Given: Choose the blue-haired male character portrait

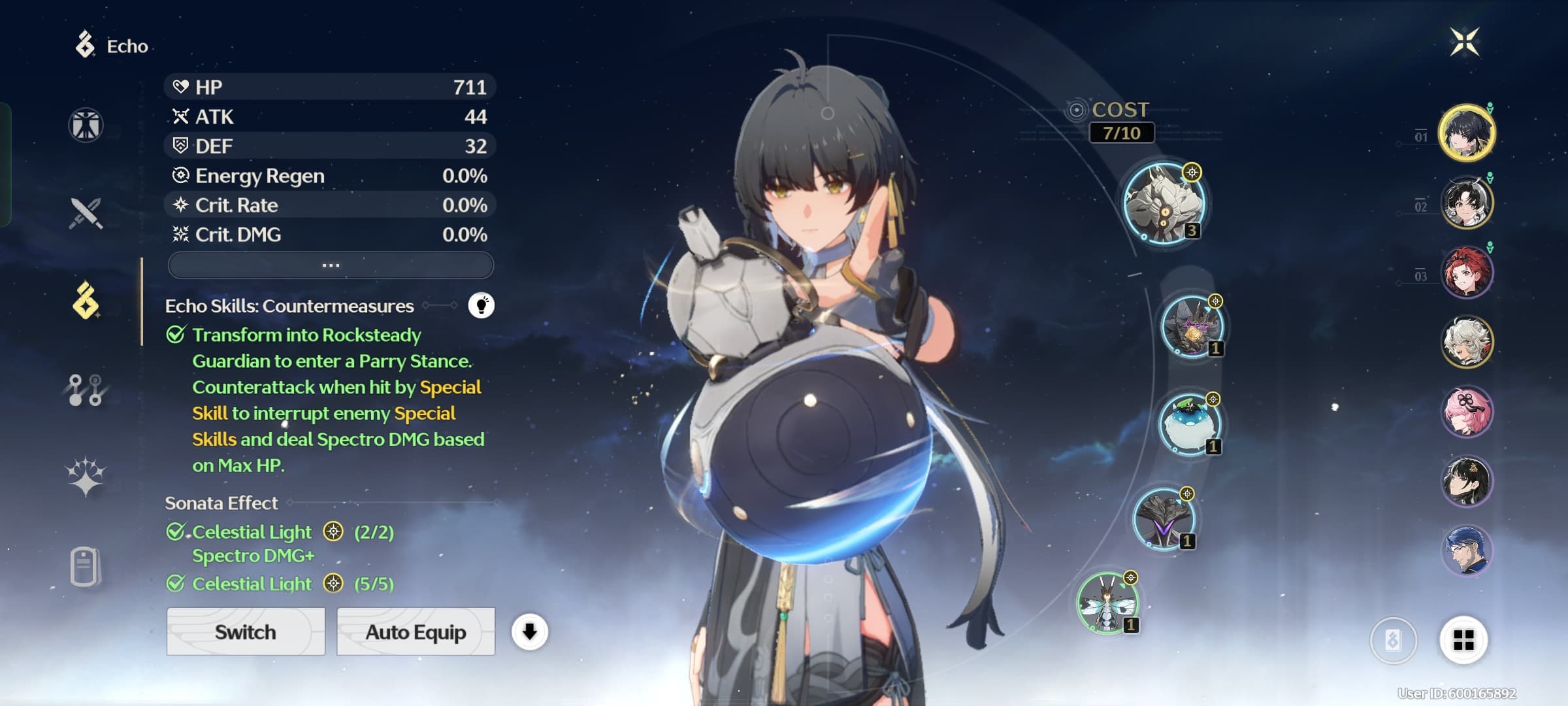Looking at the screenshot, I should [x=1467, y=550].
